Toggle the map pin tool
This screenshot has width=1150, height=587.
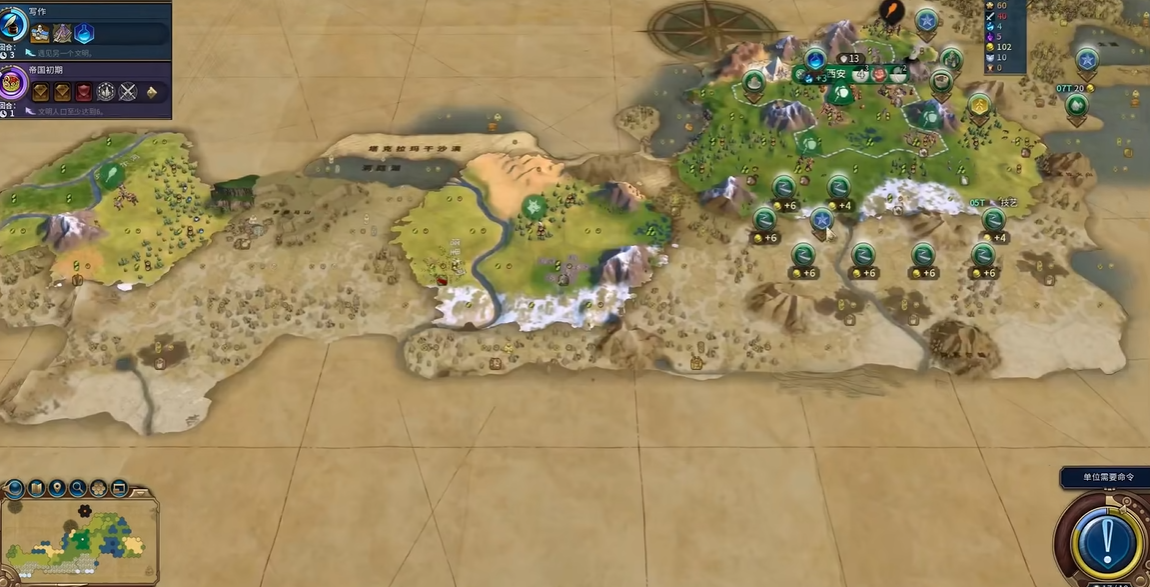coord(57,488)
